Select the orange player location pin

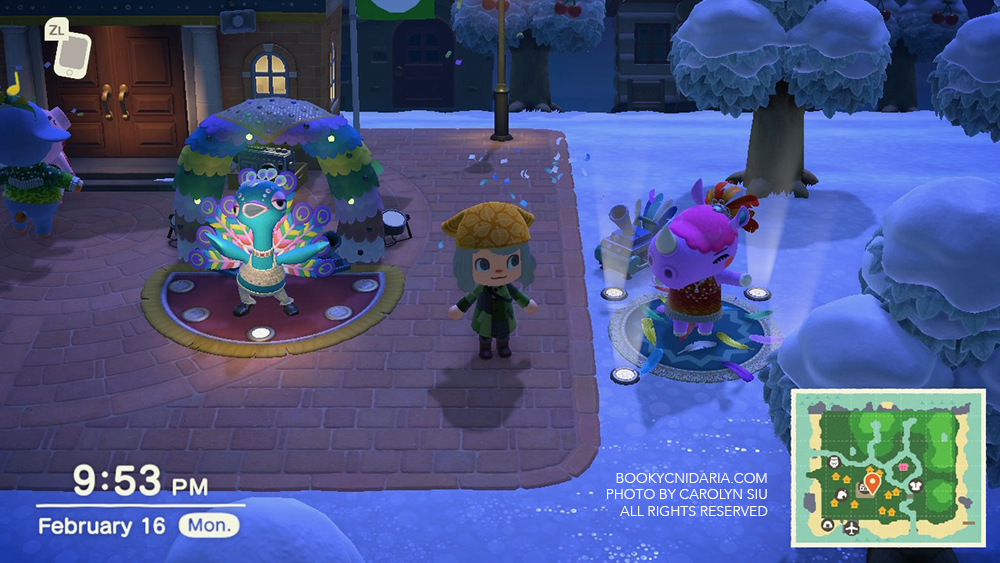[871, 484]
